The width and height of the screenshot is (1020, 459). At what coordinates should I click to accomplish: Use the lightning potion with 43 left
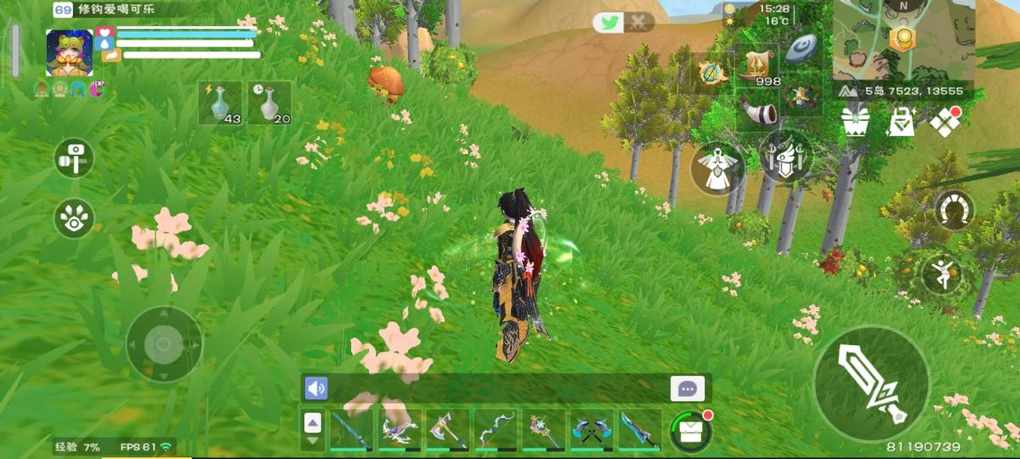[220, 103]
